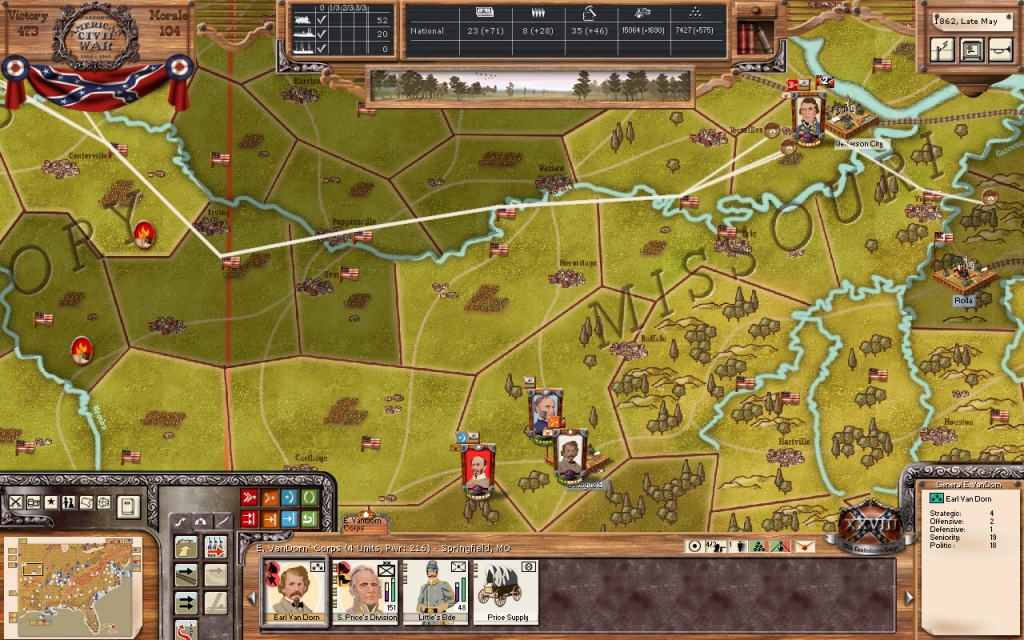Set the red assault posture
The image size is (1024, 640).
click(x=249, y=497)
